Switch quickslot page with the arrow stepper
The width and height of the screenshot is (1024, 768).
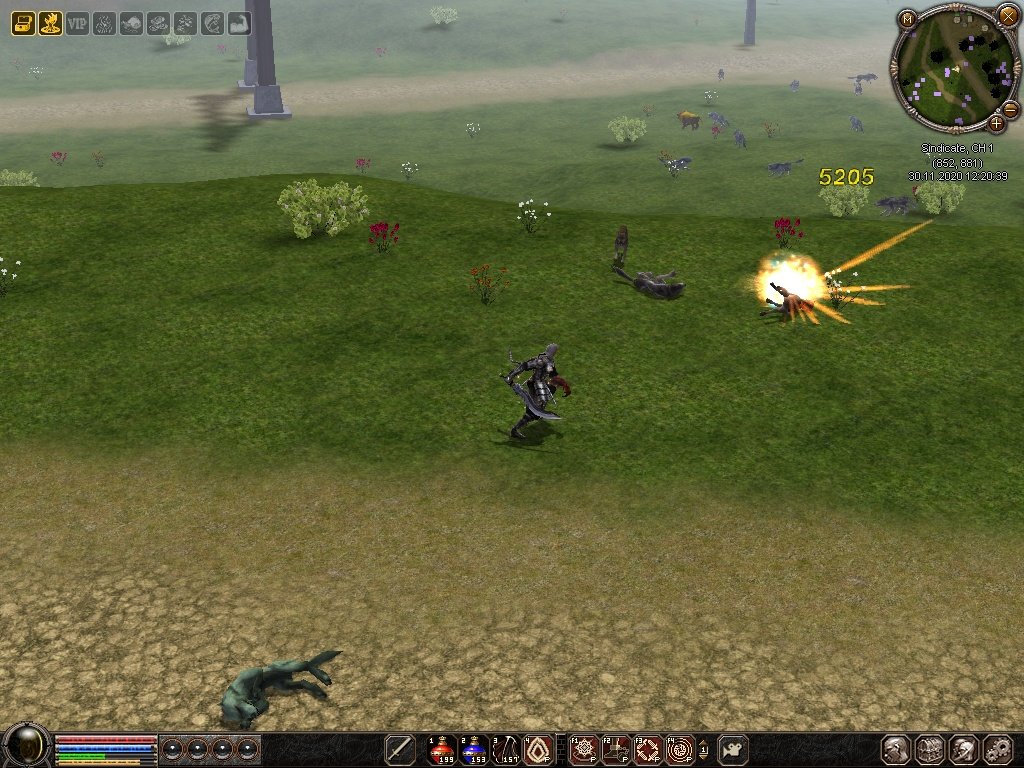click(704, 749)
